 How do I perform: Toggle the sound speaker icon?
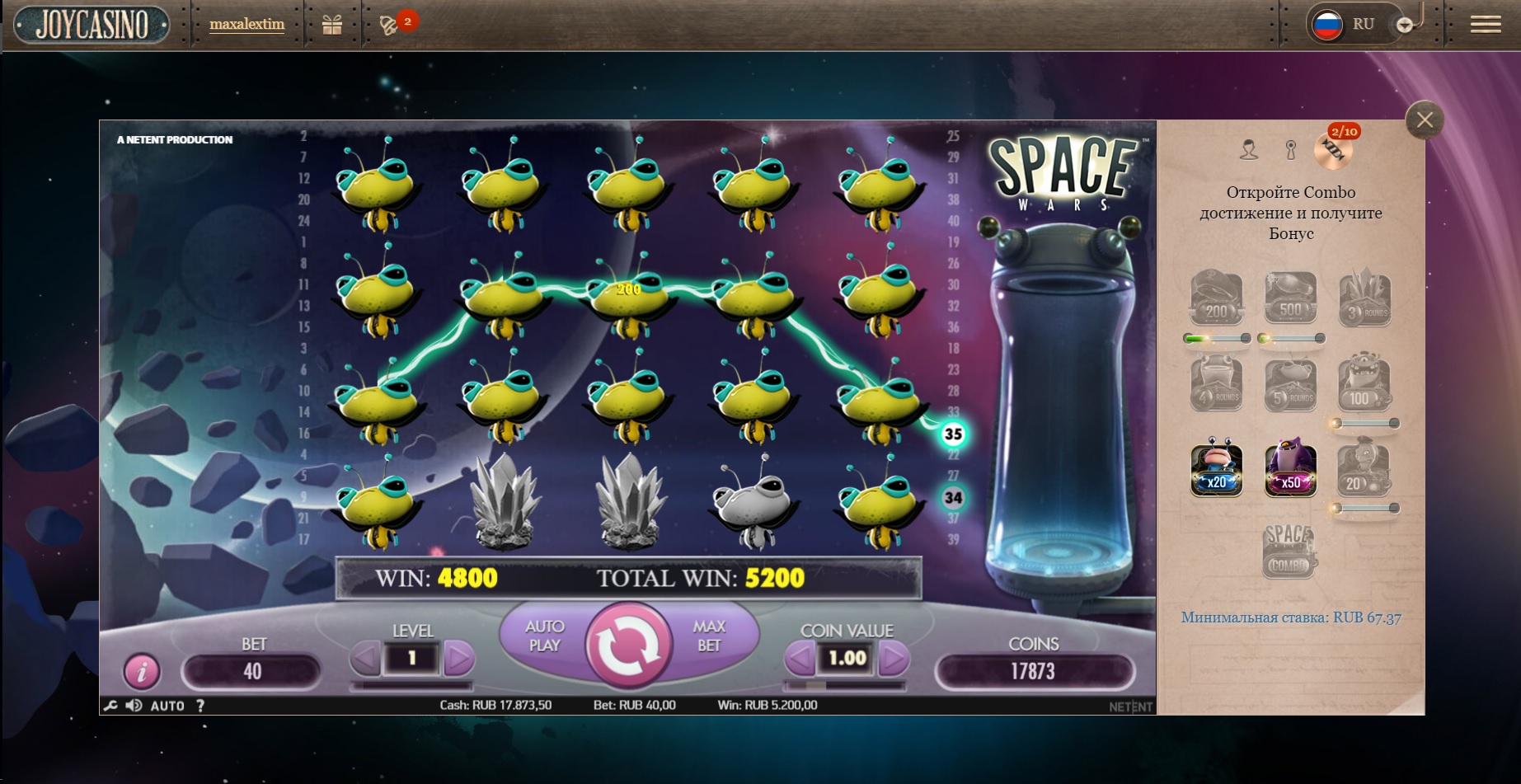[x=134, y=706]
